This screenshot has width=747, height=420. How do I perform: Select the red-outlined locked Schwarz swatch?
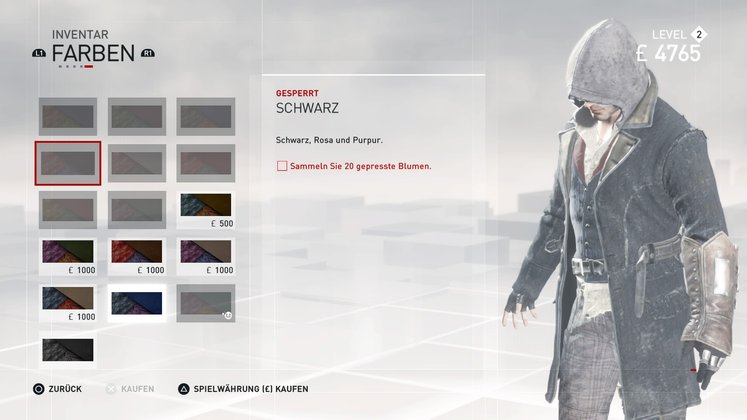[x=67, y=162]
